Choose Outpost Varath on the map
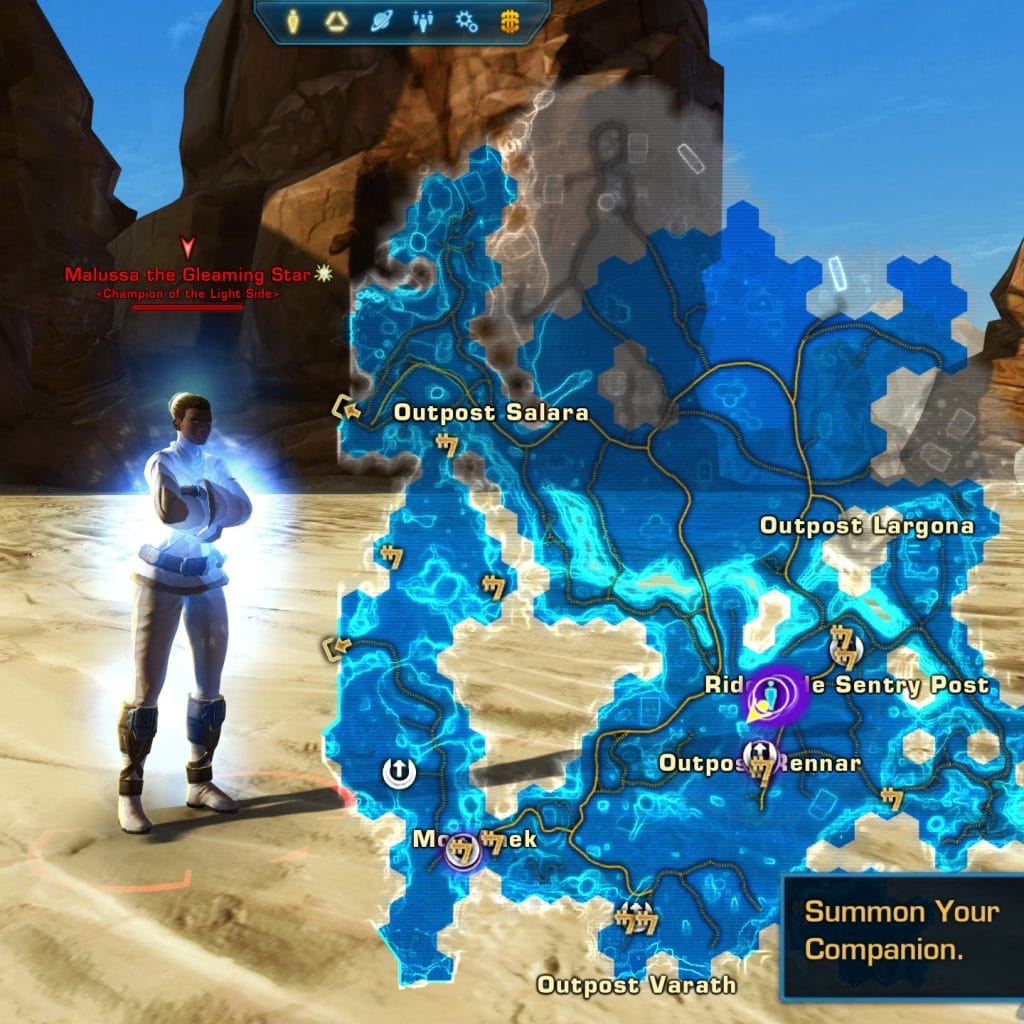 (636, 985)
